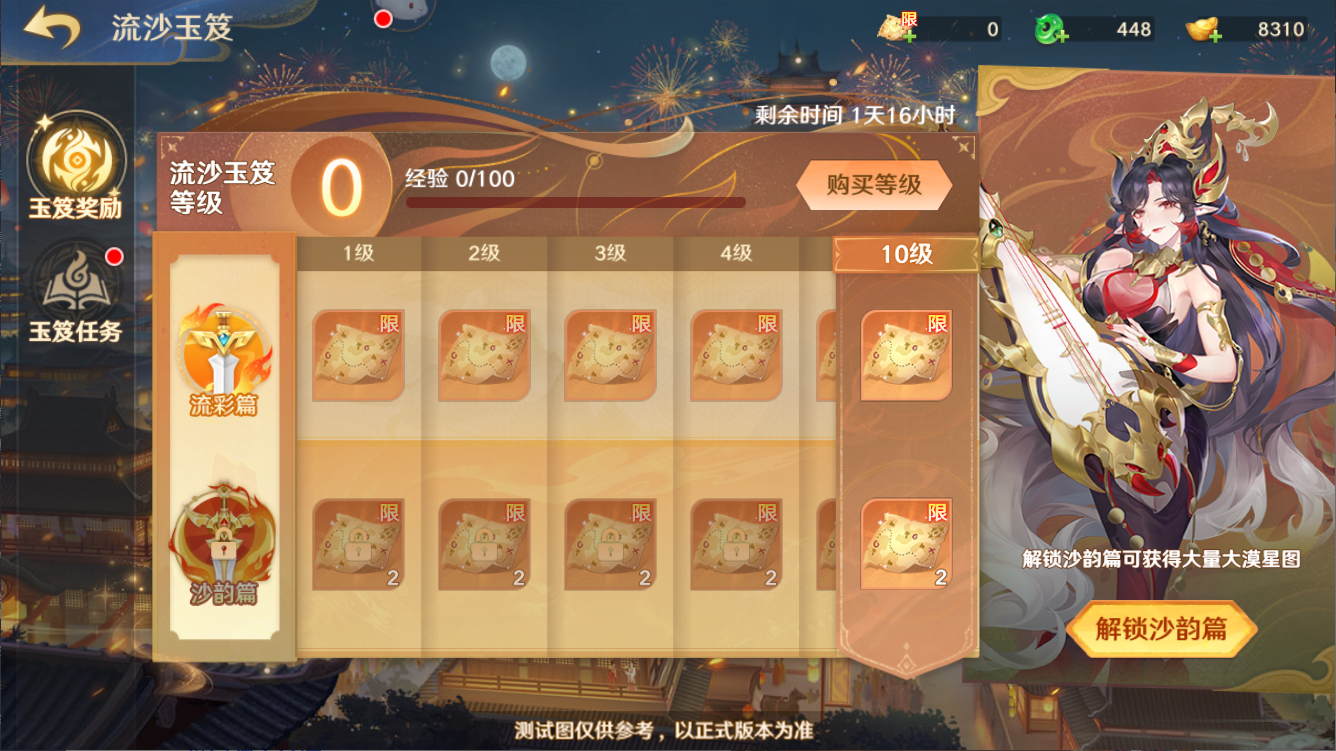Choose the level 3 流彩篇 map reward

point(610,356)
